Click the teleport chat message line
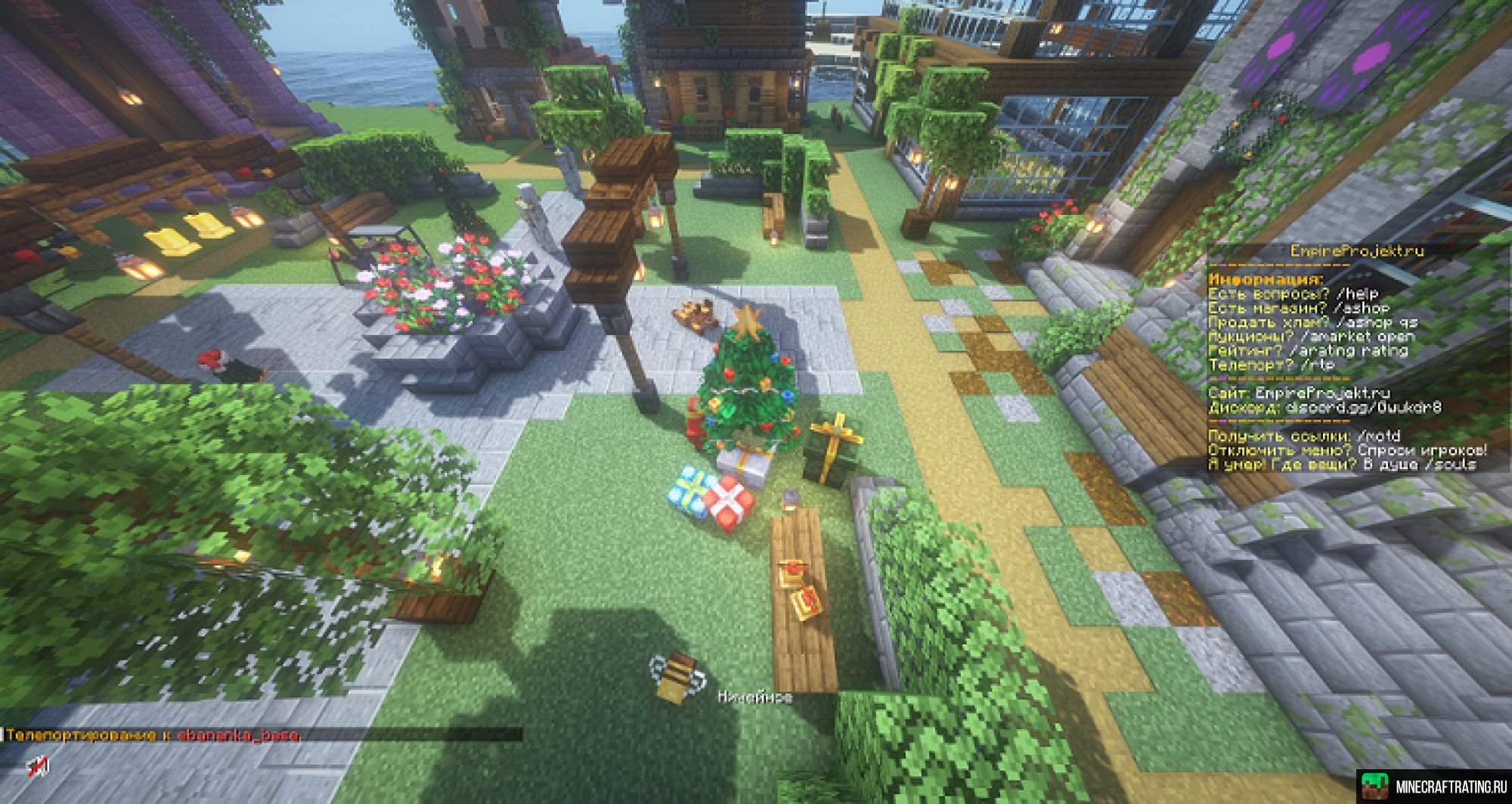Viewport: 1512px width, 804px height. tap(153, 735)
